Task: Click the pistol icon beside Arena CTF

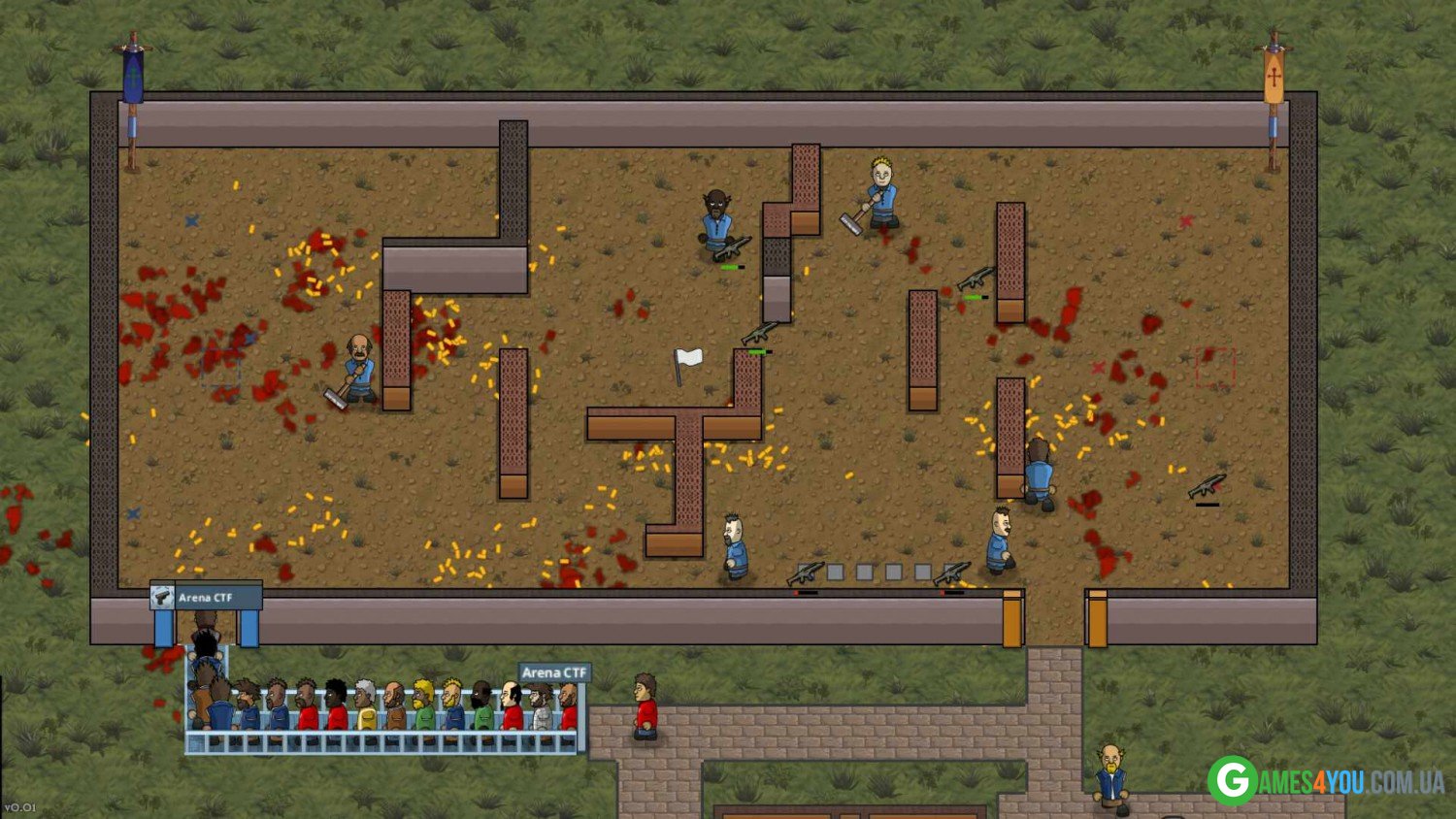Action: pos(162,597)
